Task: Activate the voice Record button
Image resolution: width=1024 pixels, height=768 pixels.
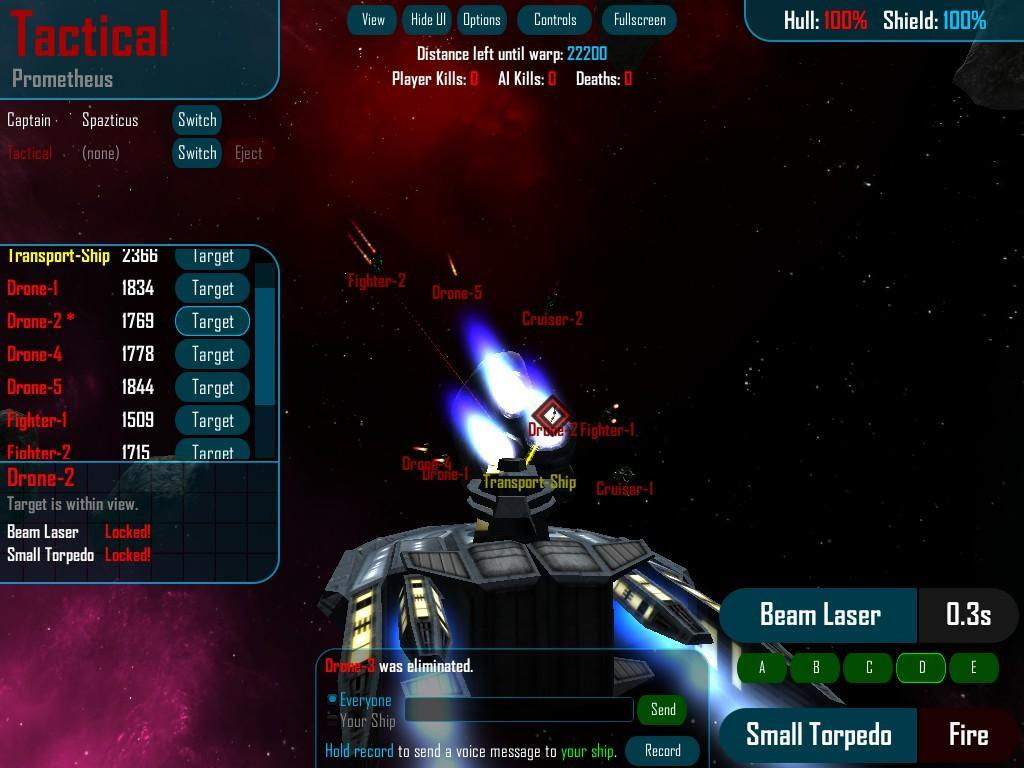Action: pyautogui.click(x=662, y=751)
